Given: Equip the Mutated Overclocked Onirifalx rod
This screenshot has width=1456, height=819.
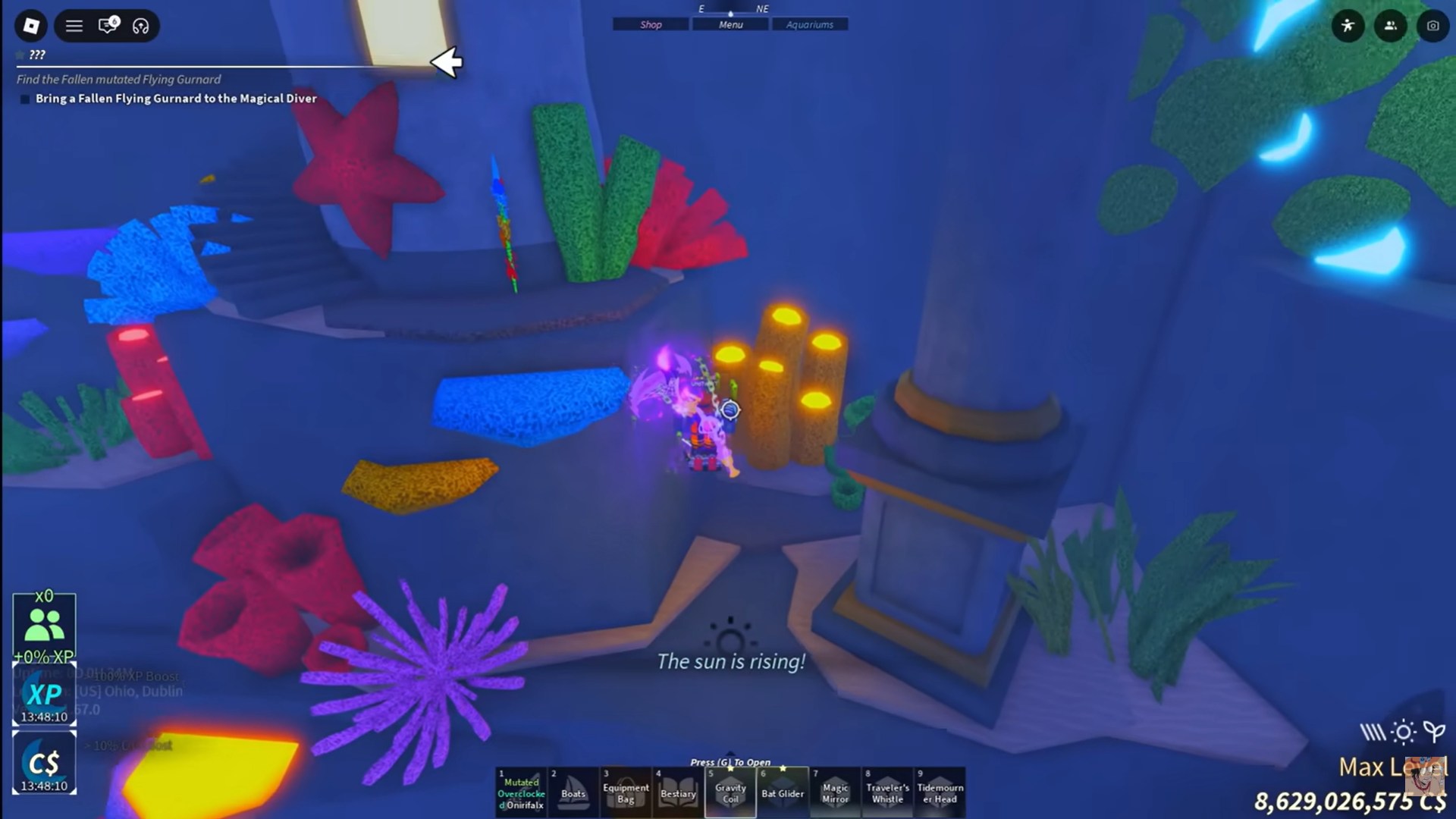Looking at the screenshot, I should coord(522,791).
